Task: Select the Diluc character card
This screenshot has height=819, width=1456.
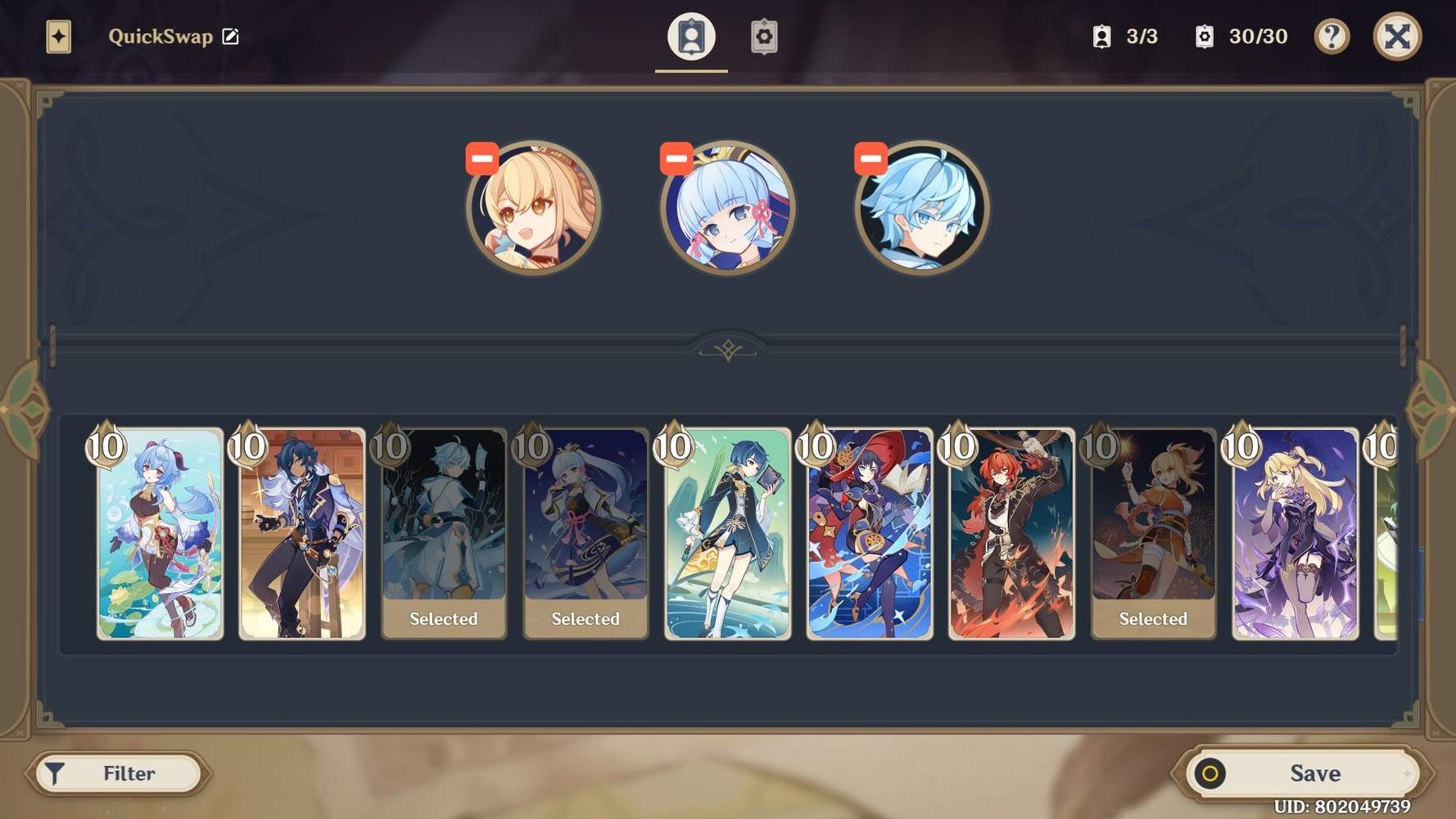Action: click(1011, 532)
